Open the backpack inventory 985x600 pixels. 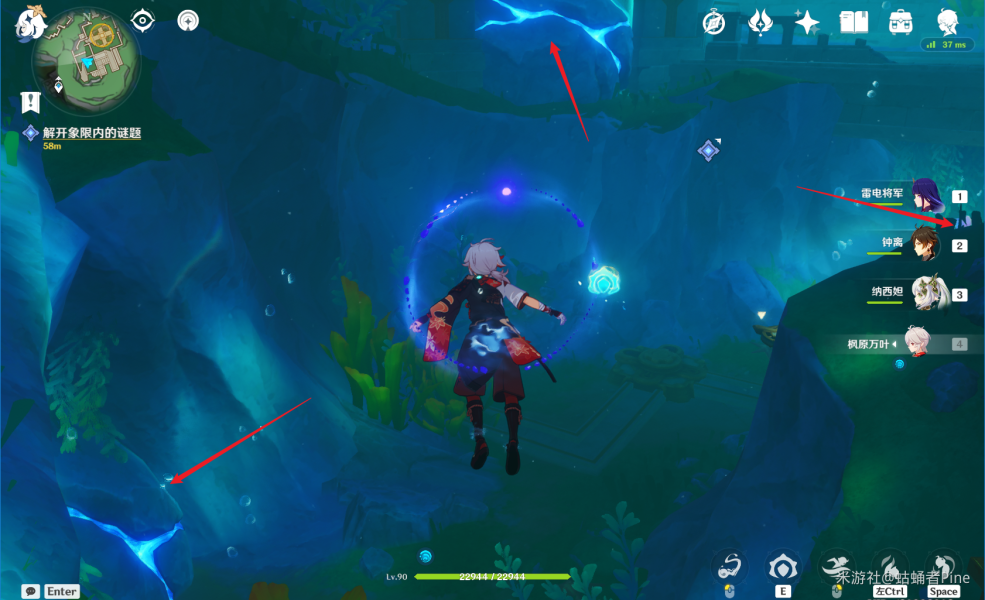[x=901, y=22]
